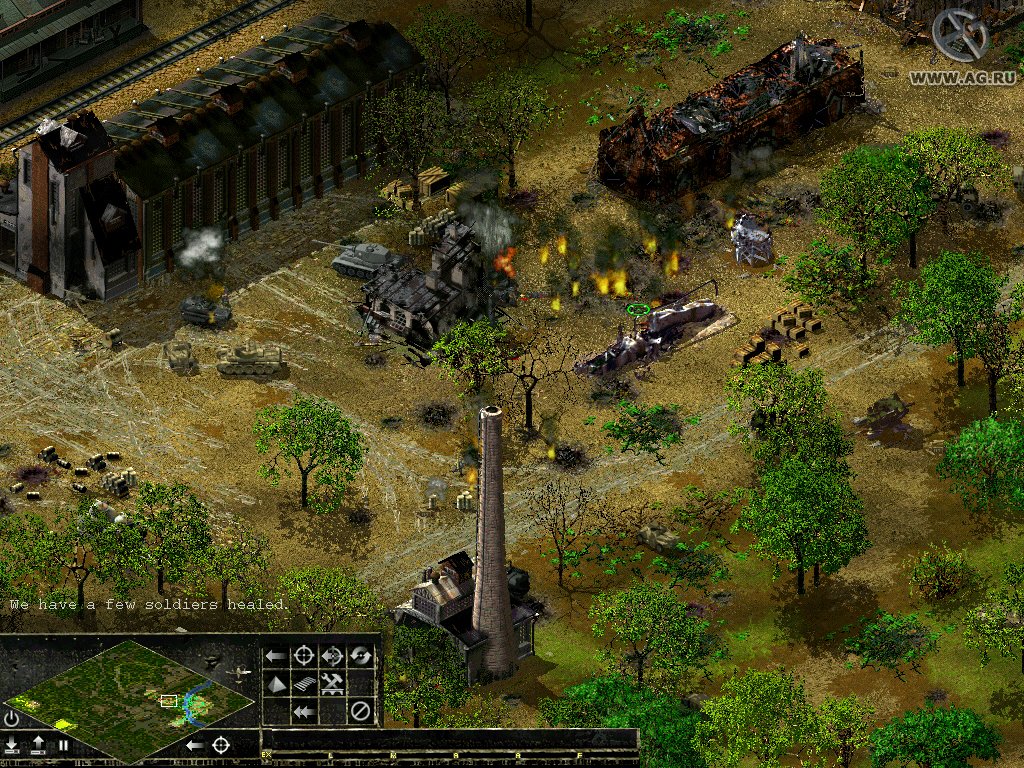1024x768 pixels.
Task: Choose the striped ladder-like command icon
Action: click(304, 684)
